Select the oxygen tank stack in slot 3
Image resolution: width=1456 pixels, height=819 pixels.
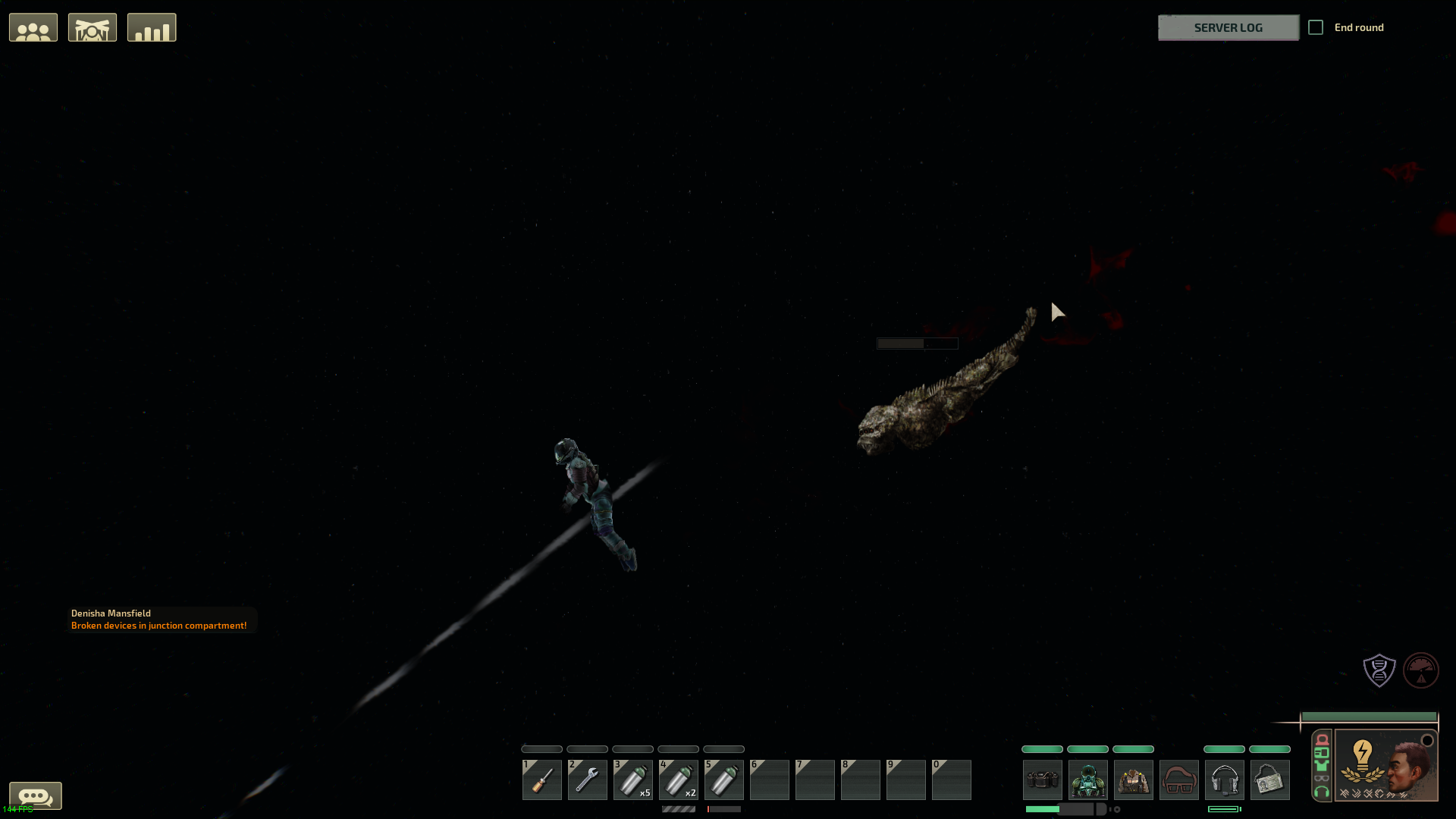(632, 780)
